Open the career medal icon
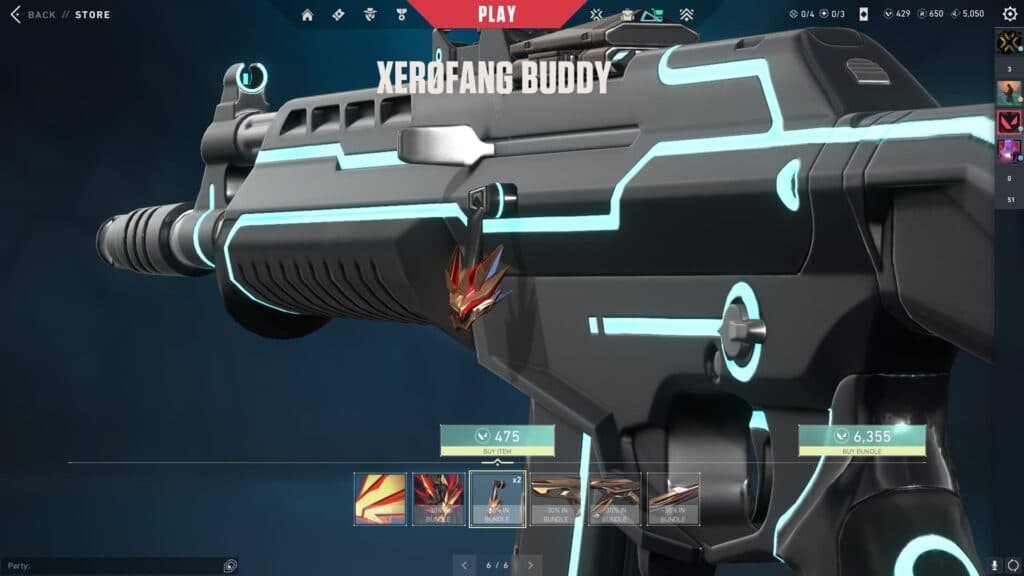Image resolution: width=1024 pixels, height=576 pixels. tap(401, 15)
